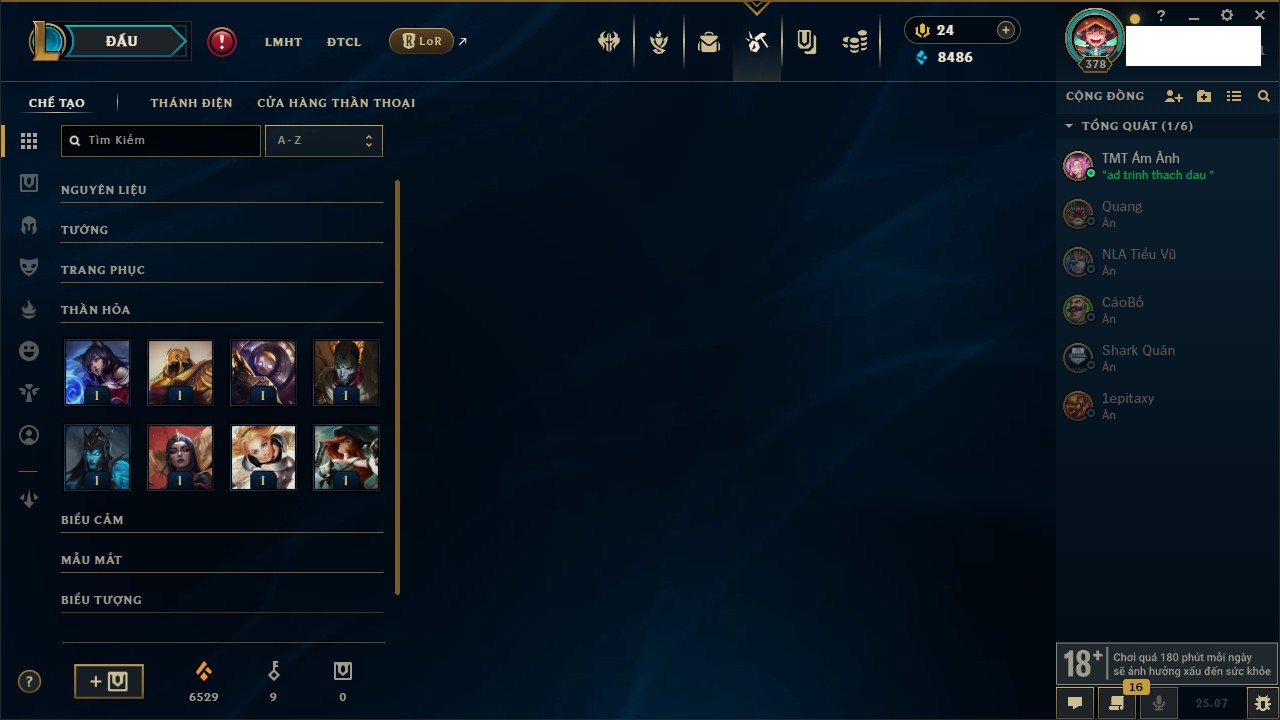Select the Miss Fortune eternal tile
The height and width of the screenshot is (720, 1280).
pos(346,457)
